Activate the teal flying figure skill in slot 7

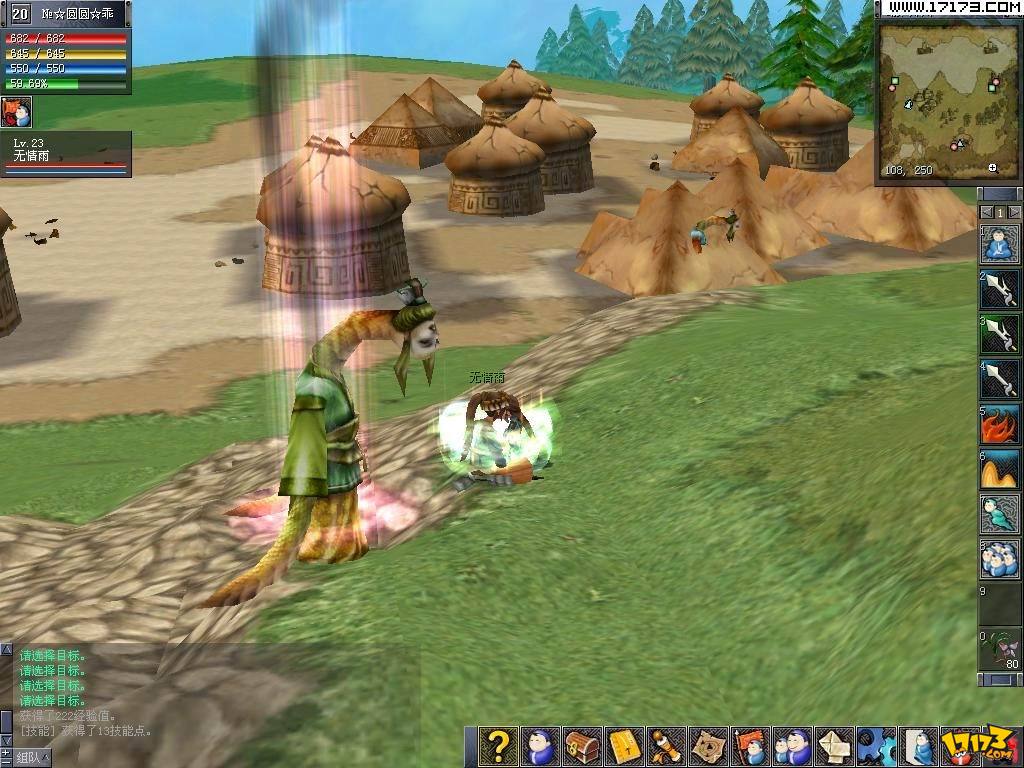1000,514
